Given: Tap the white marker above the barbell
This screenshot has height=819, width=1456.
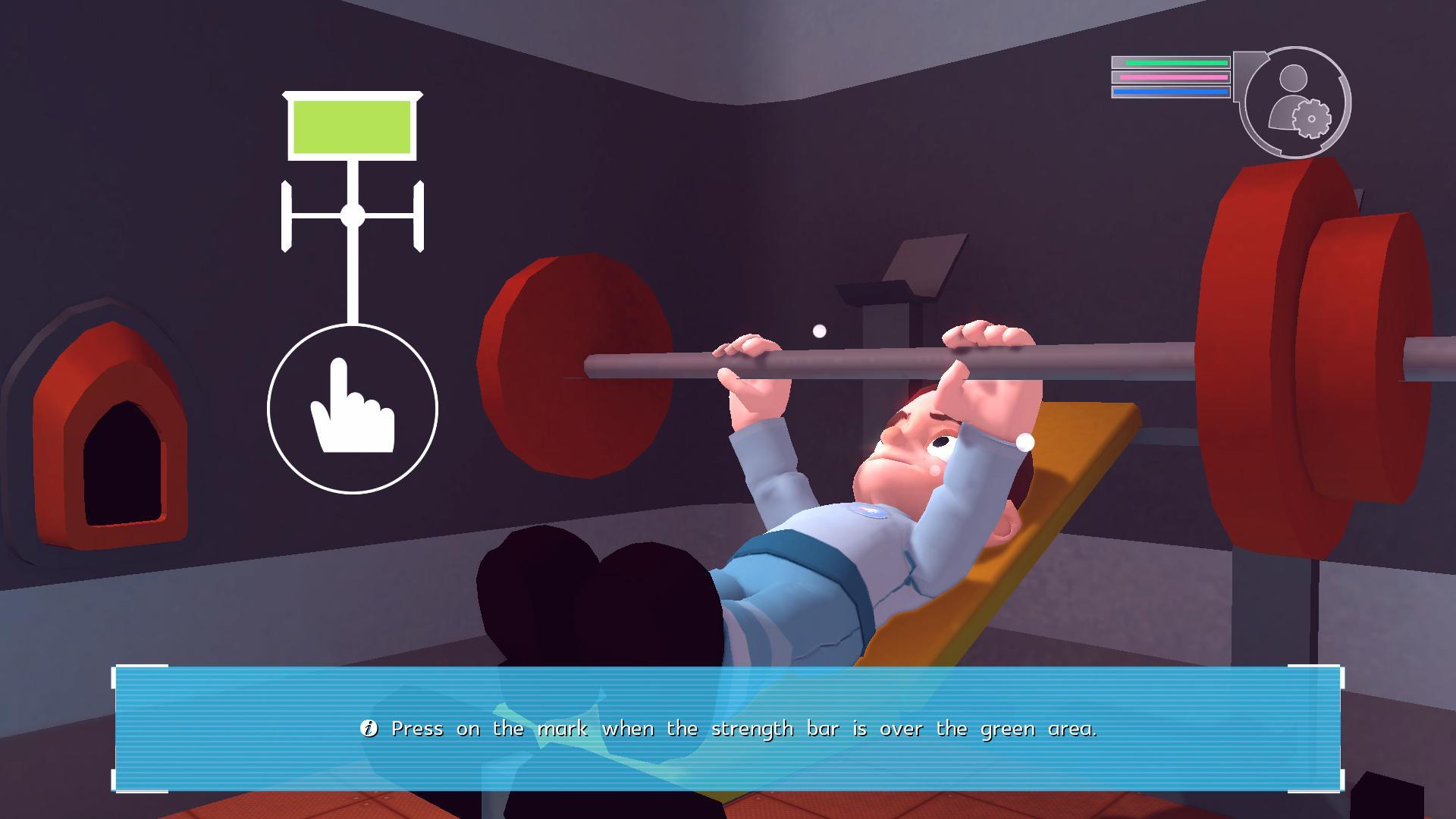Looking at the screenshot, I should click(819, 330).
